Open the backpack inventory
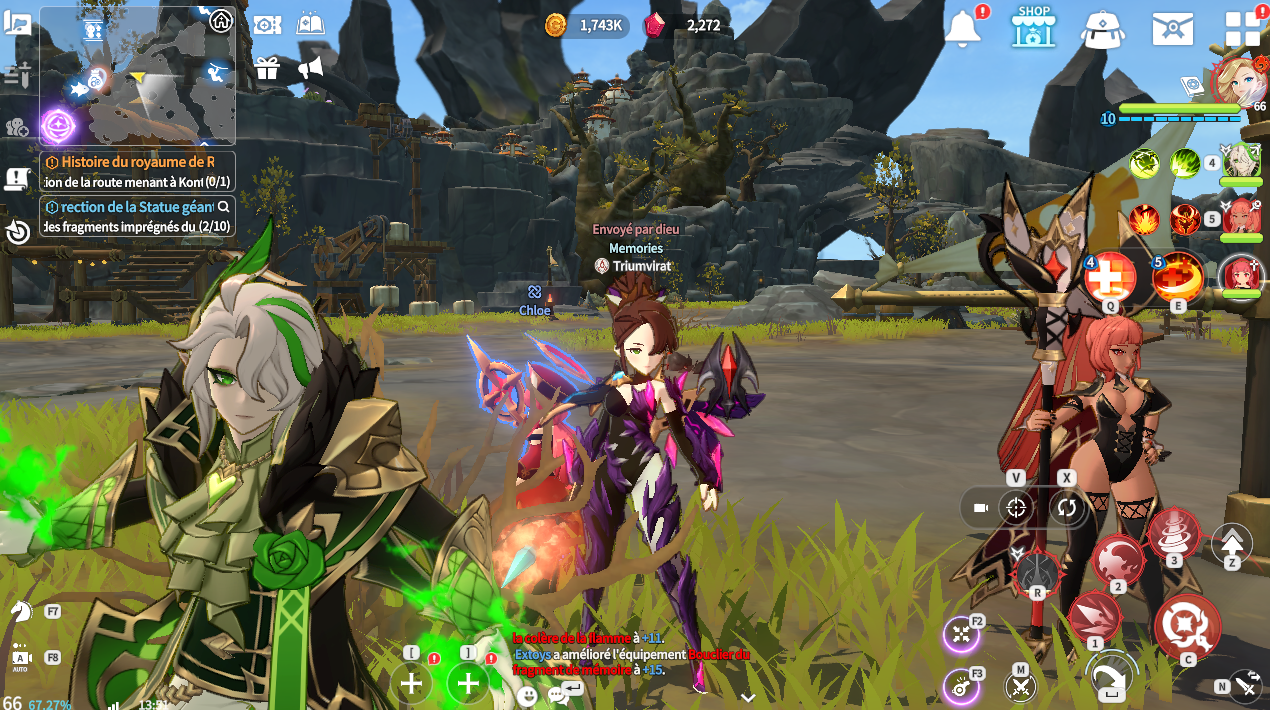Screen dimensions: 1270x710 point(1103,29)
